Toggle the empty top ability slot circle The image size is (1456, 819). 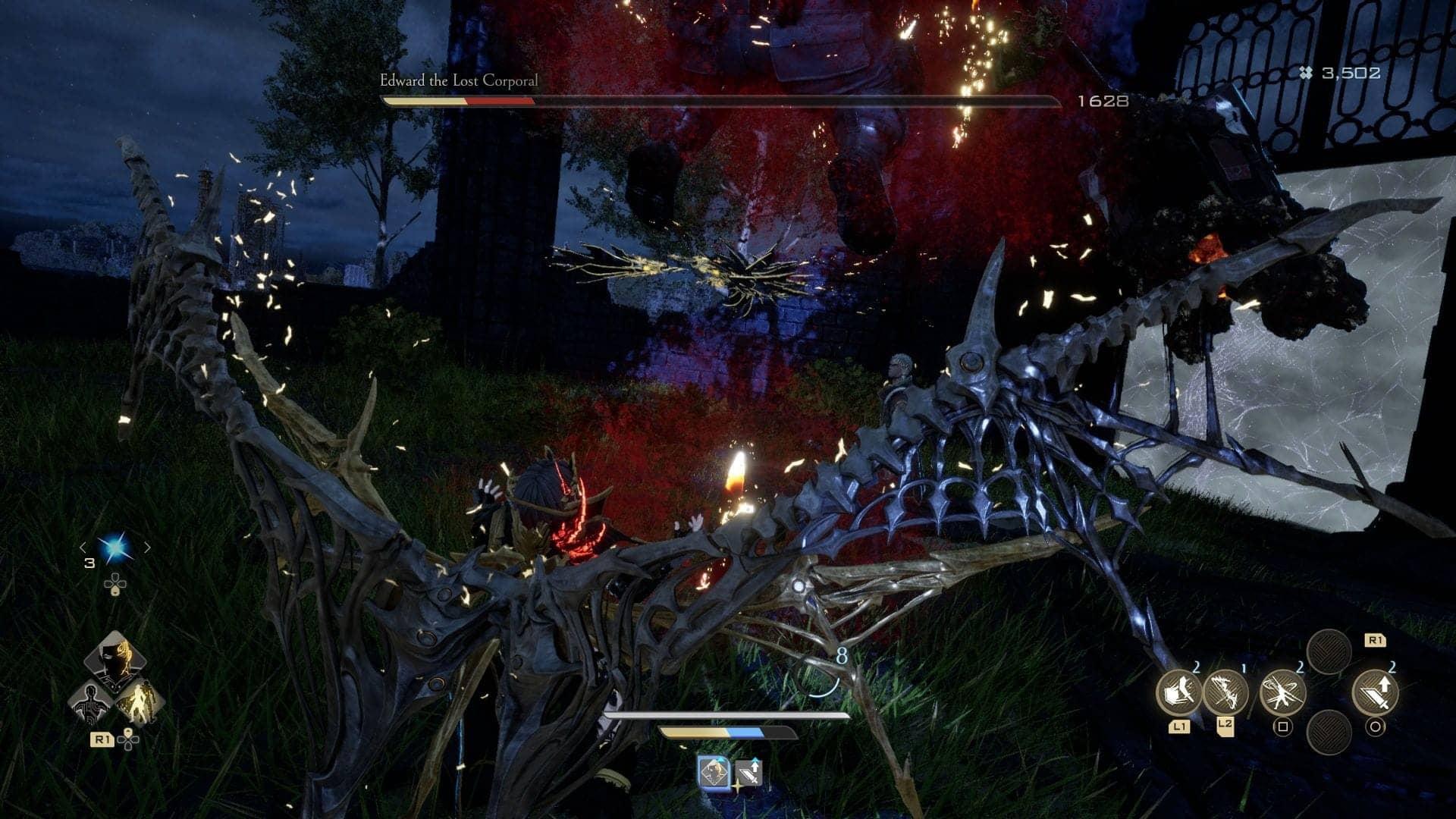(1328, 651)
